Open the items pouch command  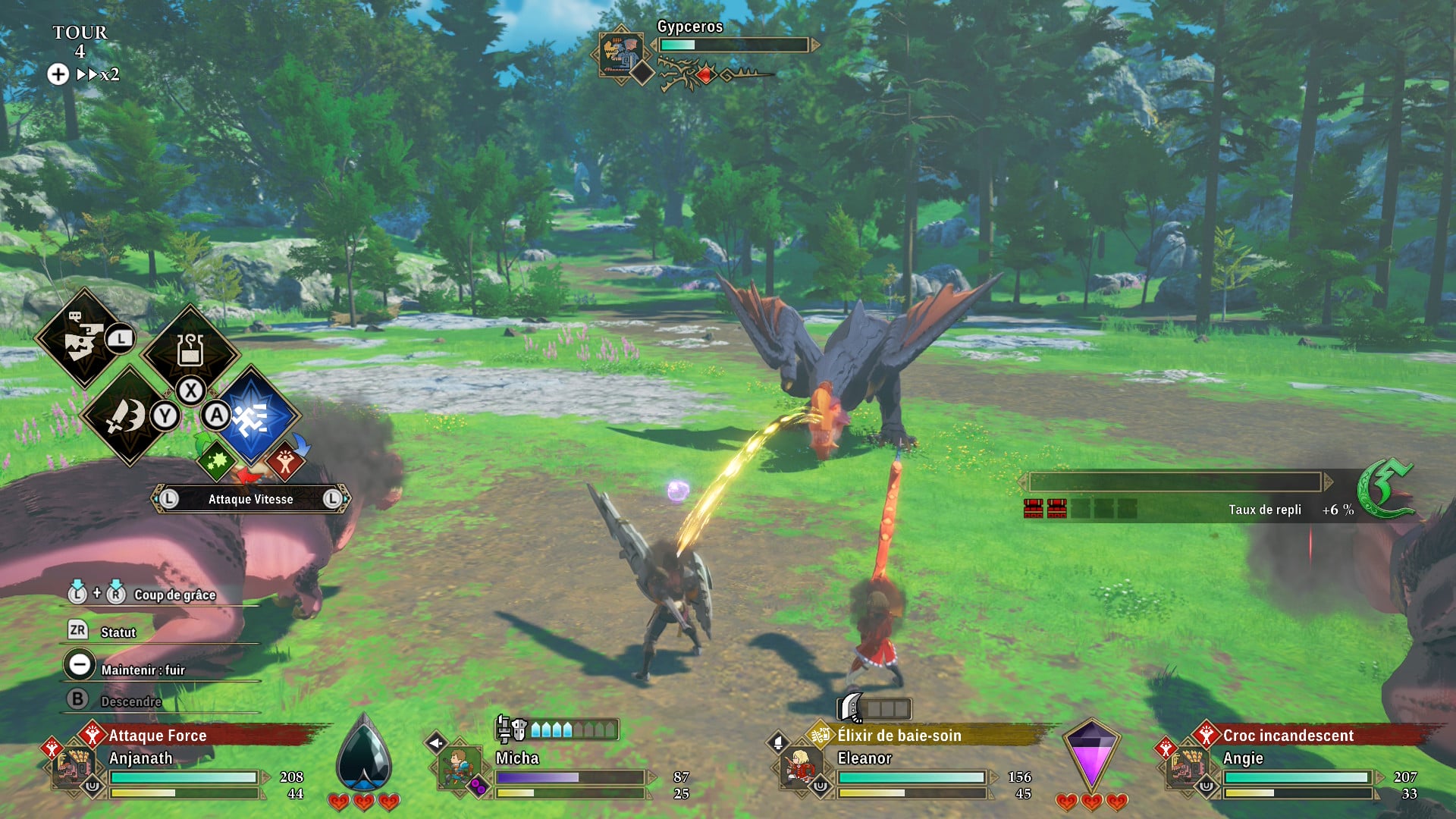tap(190, 350)
